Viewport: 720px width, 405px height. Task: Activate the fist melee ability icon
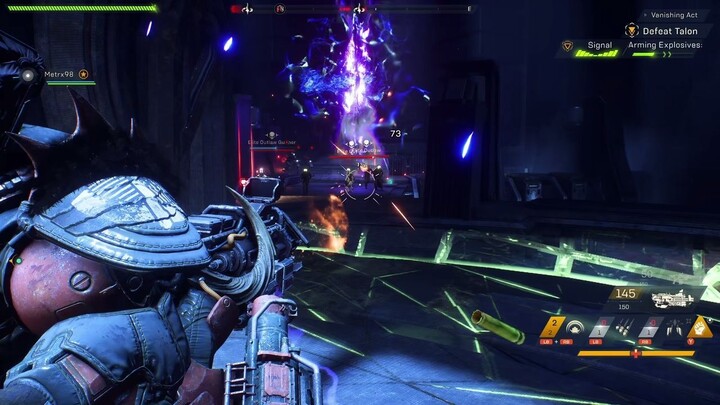tap(702, 327)
